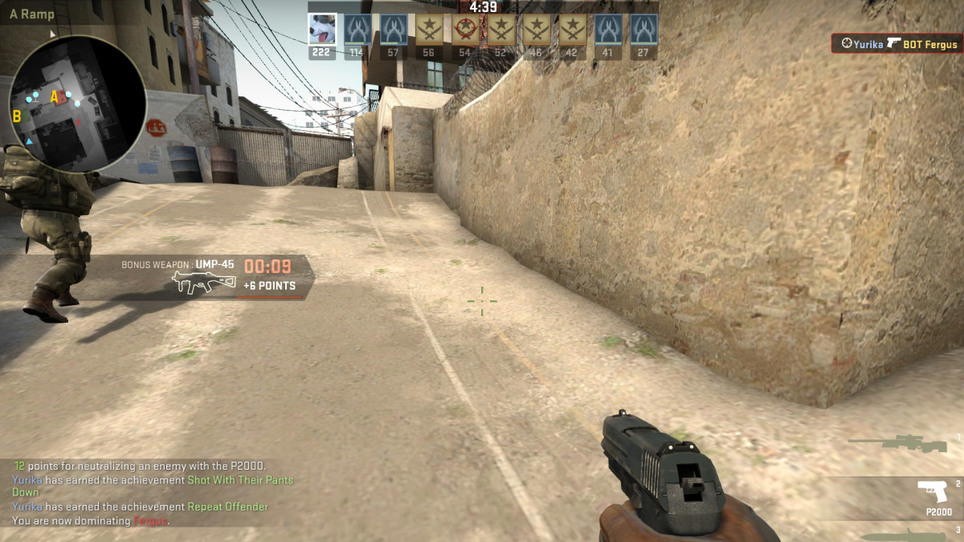Select the player avatar with score 27
The height and width of the screenshot is (542, 964).
pyautogui.click(x=644, y=30)
